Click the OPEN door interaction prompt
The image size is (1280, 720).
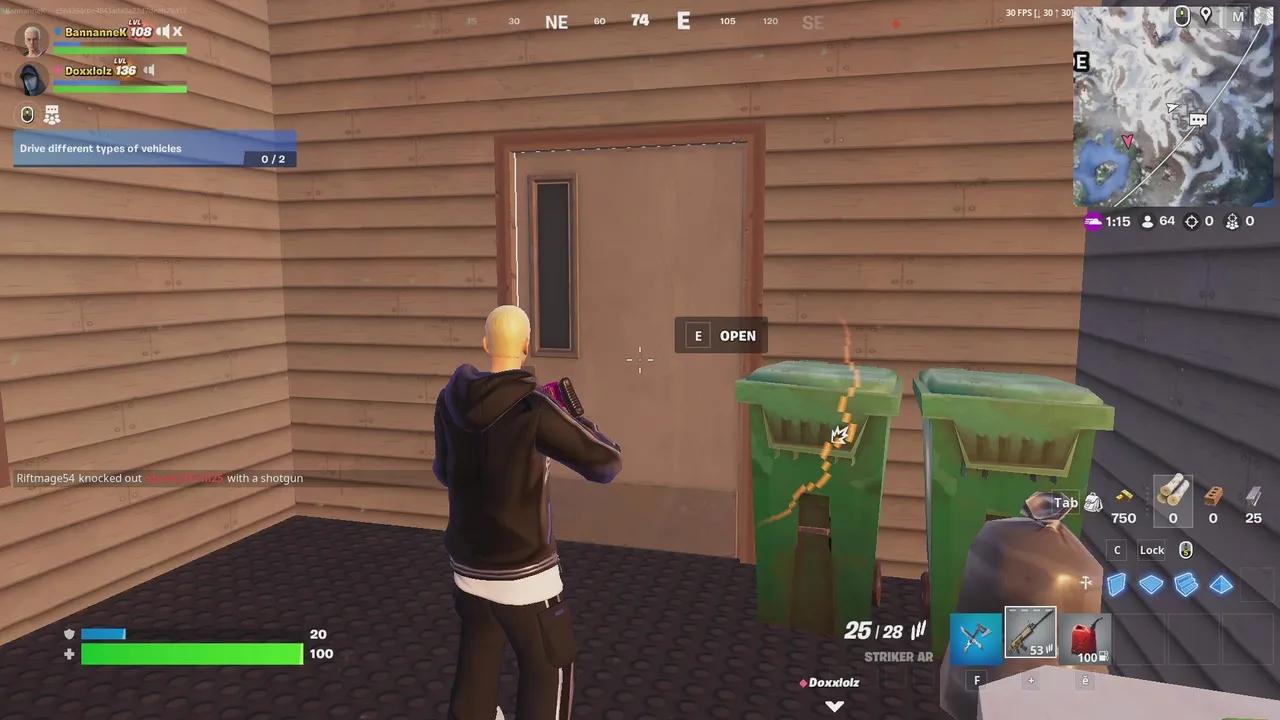(722, 336)
